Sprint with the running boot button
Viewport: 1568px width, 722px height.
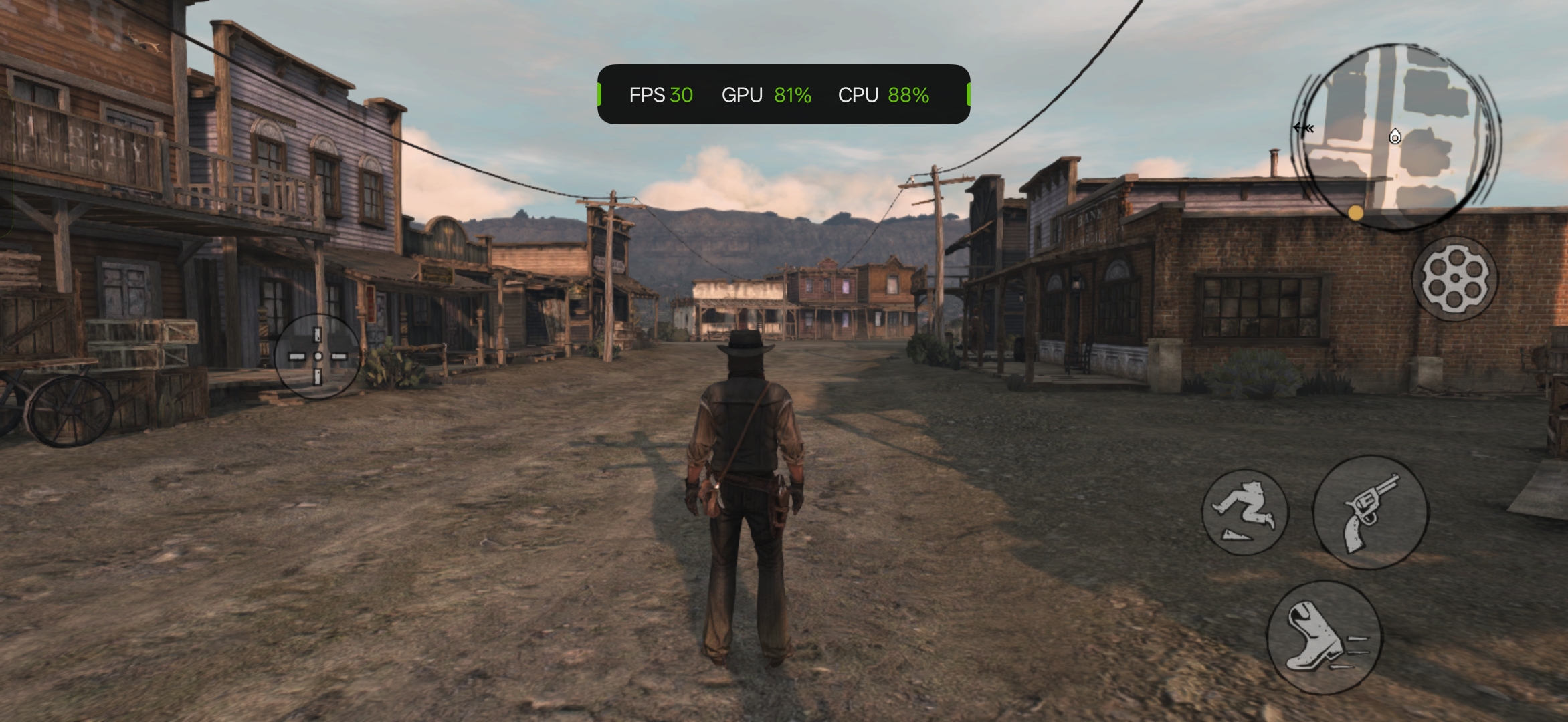pyautogui.click(x=1324, y=637)
